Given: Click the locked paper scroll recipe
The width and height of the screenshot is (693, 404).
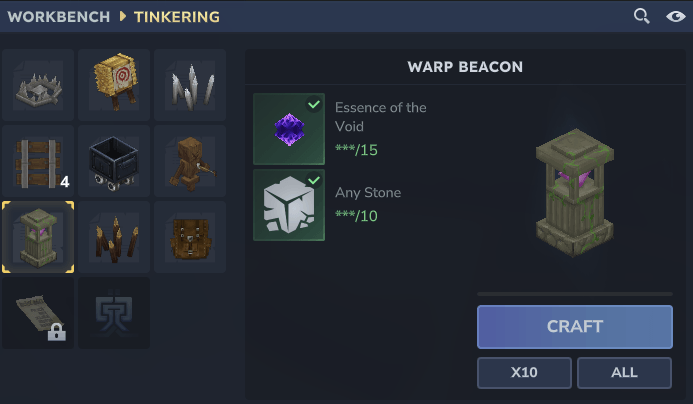Looking at the screenshot, I should [x=38, y=313].
